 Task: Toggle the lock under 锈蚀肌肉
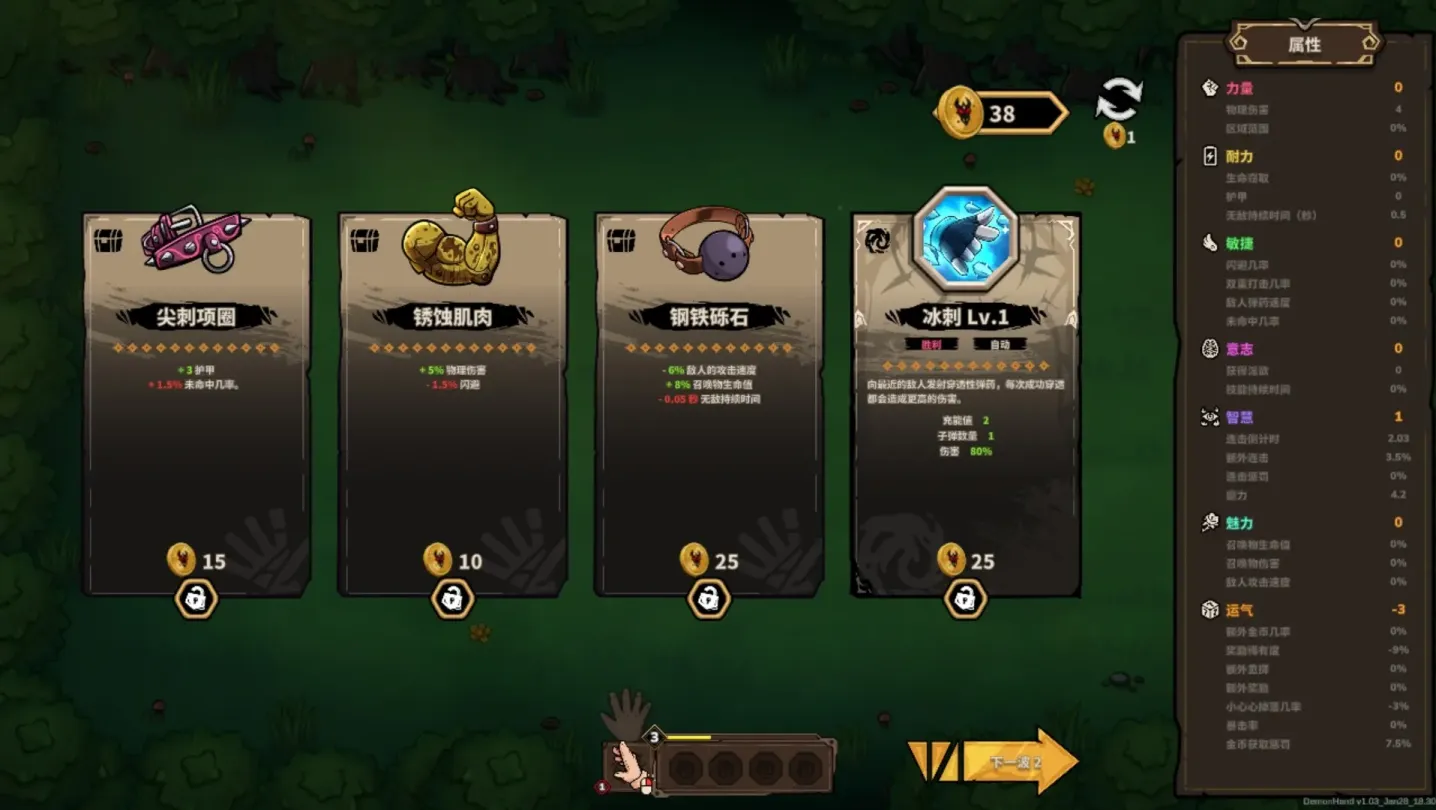pyautogui.click(x=453, y=599)
